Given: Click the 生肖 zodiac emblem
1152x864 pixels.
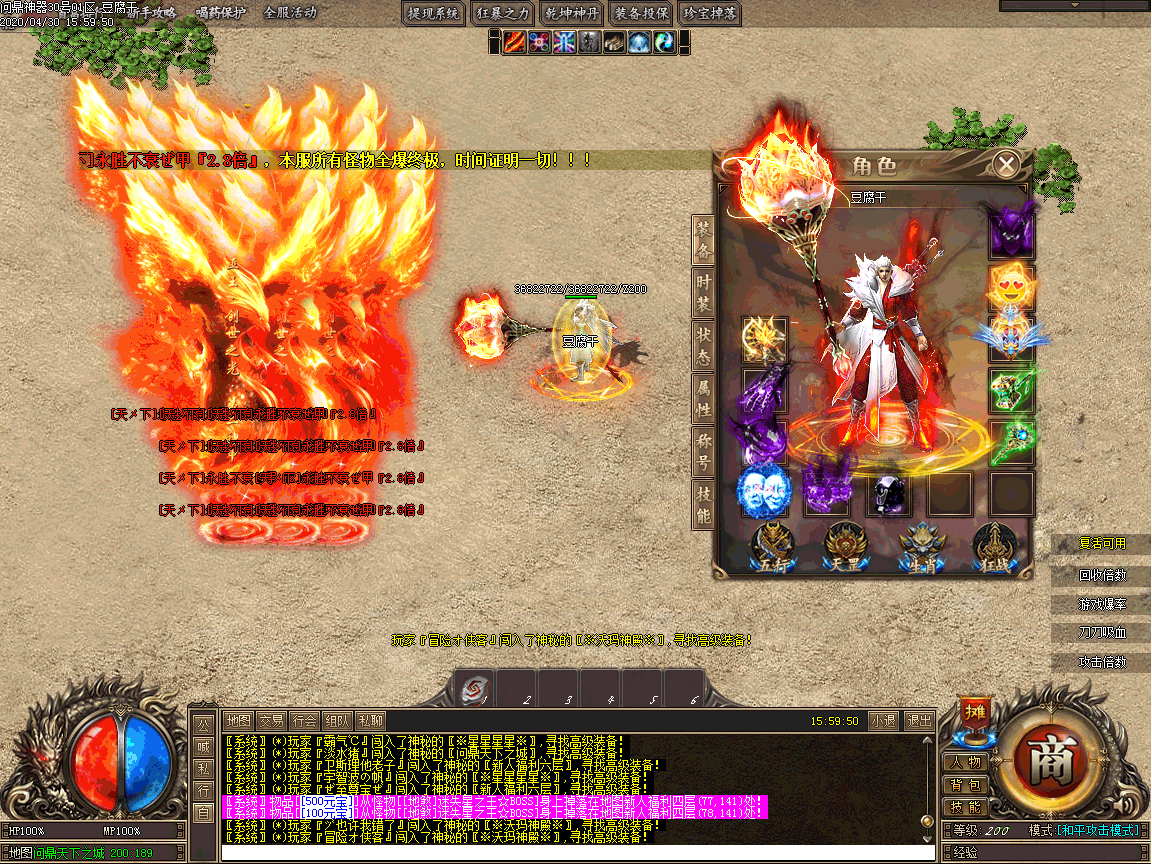Looking at the screenshot, I should [921, 548].
